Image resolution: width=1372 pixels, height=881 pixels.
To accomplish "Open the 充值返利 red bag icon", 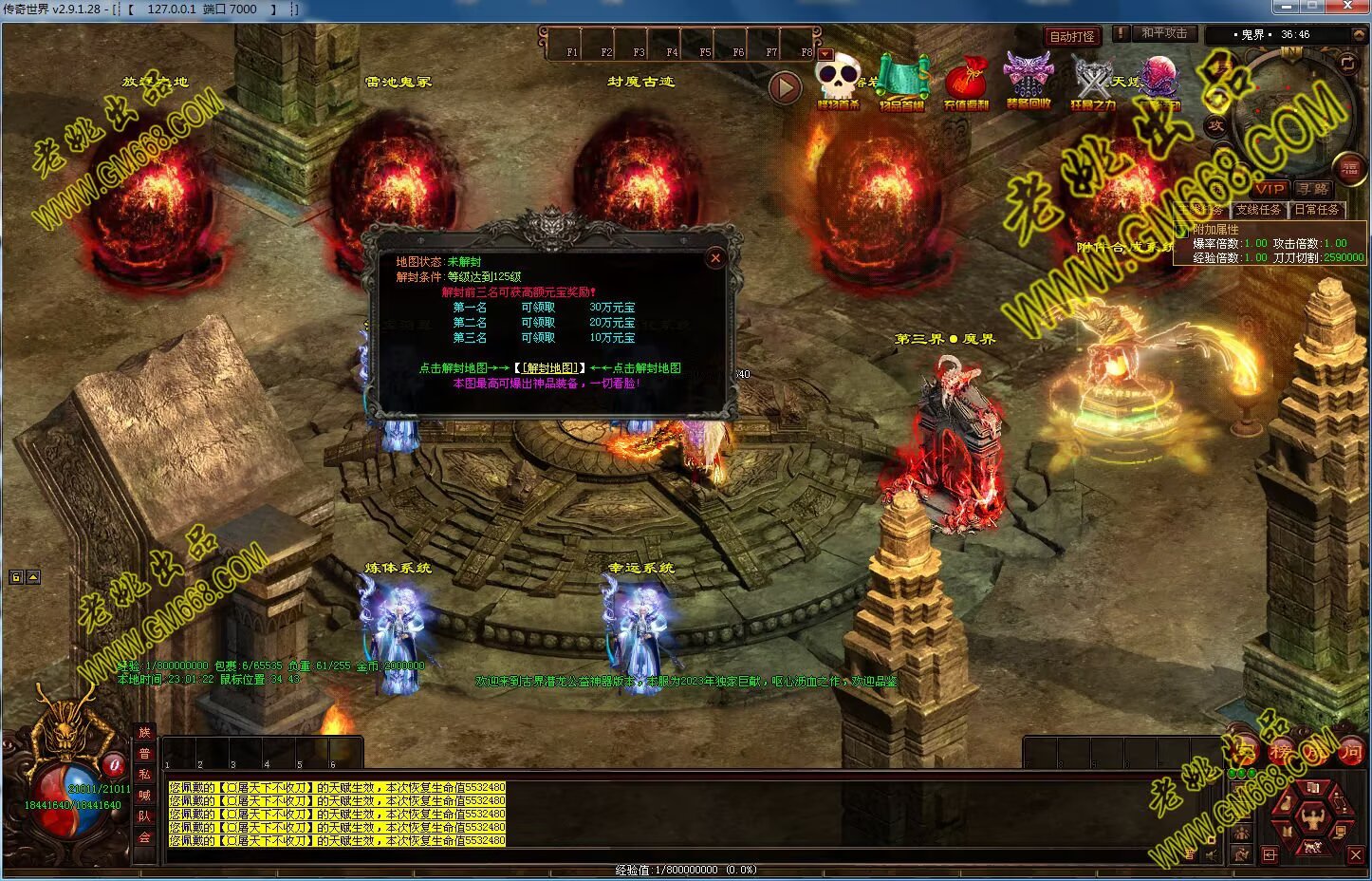I will pyautogui.click(x=966, y=83).
